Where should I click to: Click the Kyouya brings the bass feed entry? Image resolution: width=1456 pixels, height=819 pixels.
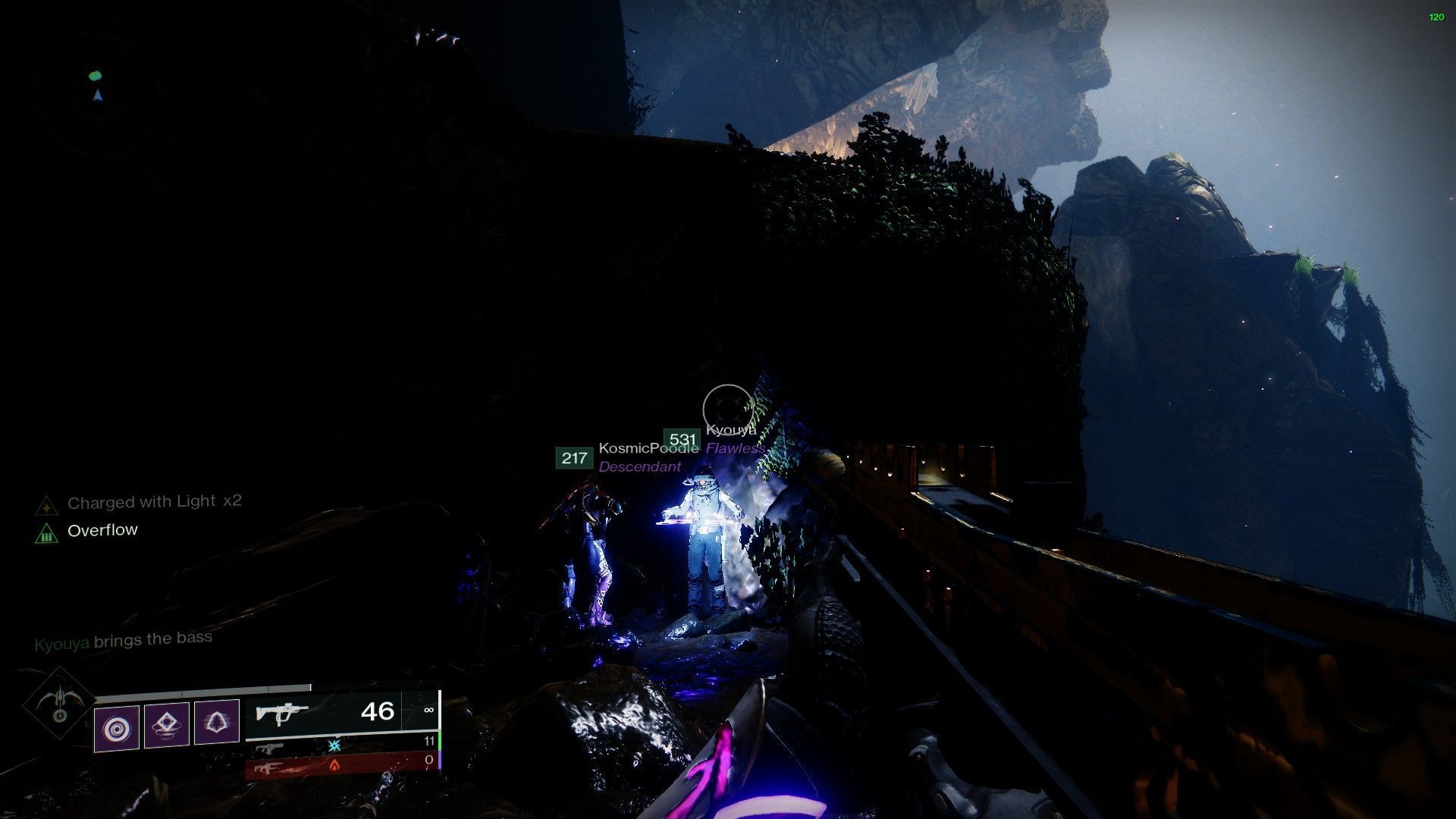[123, 638]
